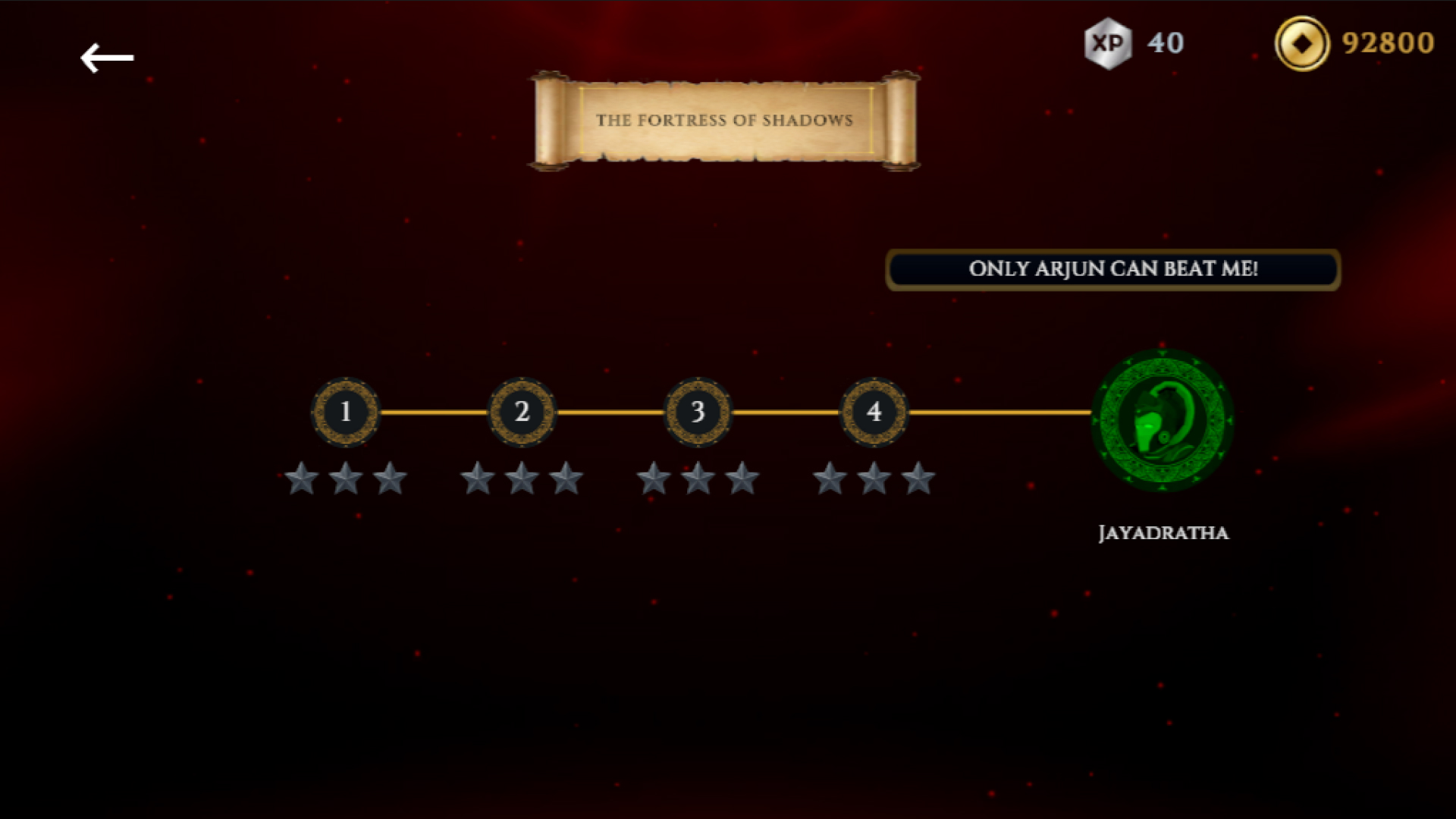Click the gold coin currency icon
This screenshot has width=1456, height=819.
pyautogui.click(x=1301, y=43)
